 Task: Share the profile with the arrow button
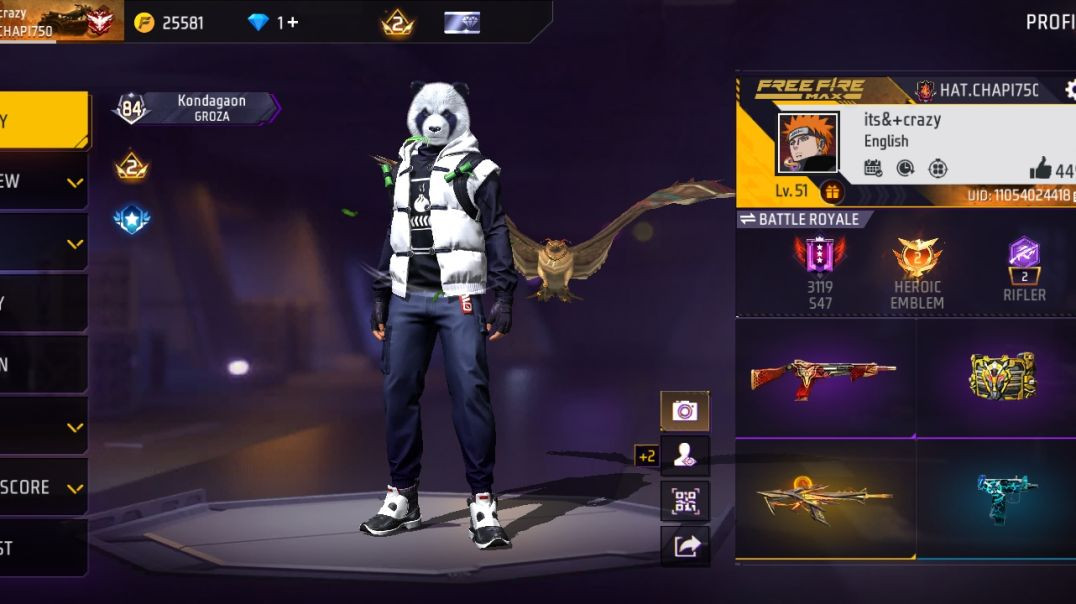[x=685, y=546]
